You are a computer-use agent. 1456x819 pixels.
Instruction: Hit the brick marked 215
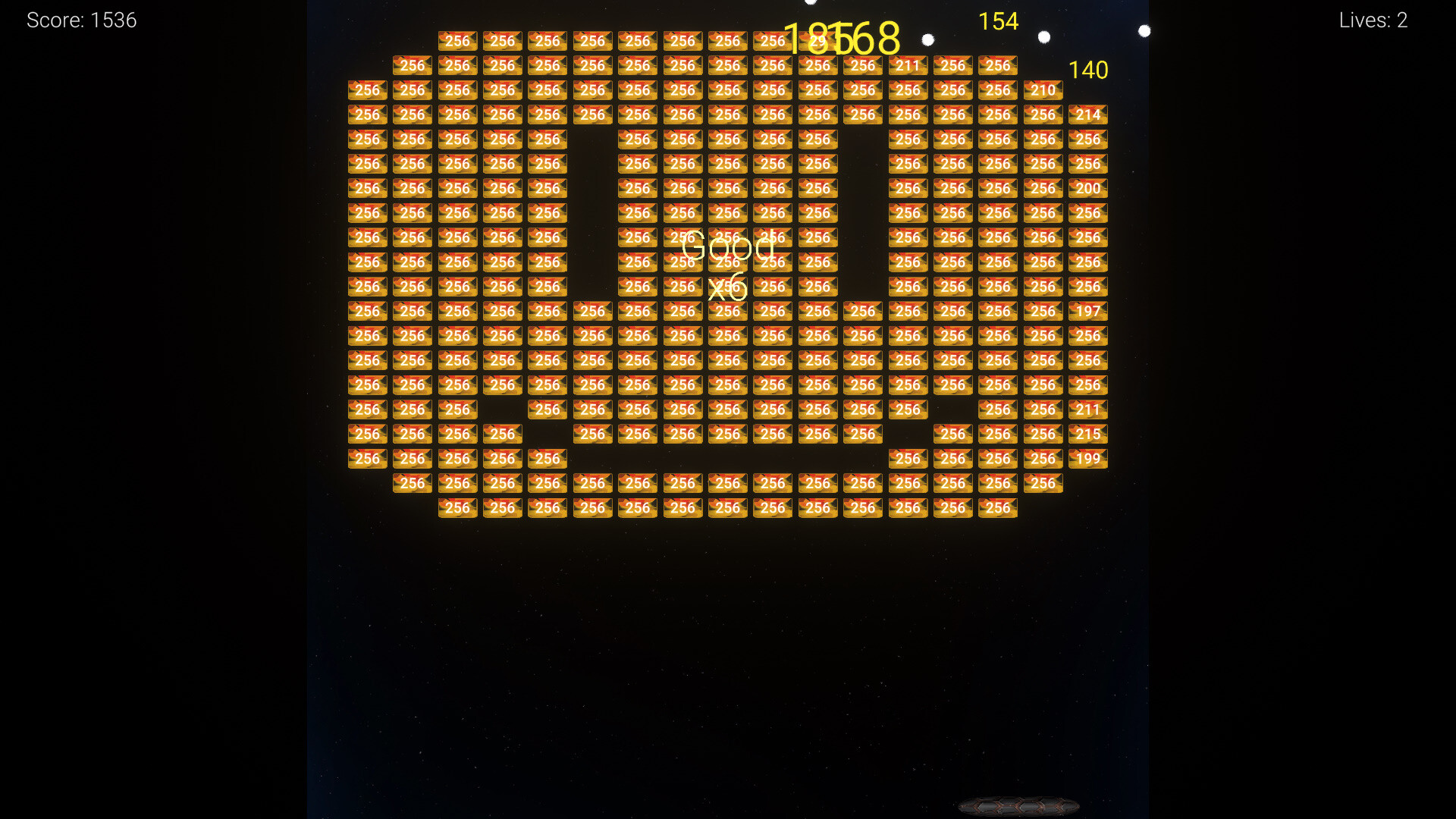click(x=1088, y=434)
